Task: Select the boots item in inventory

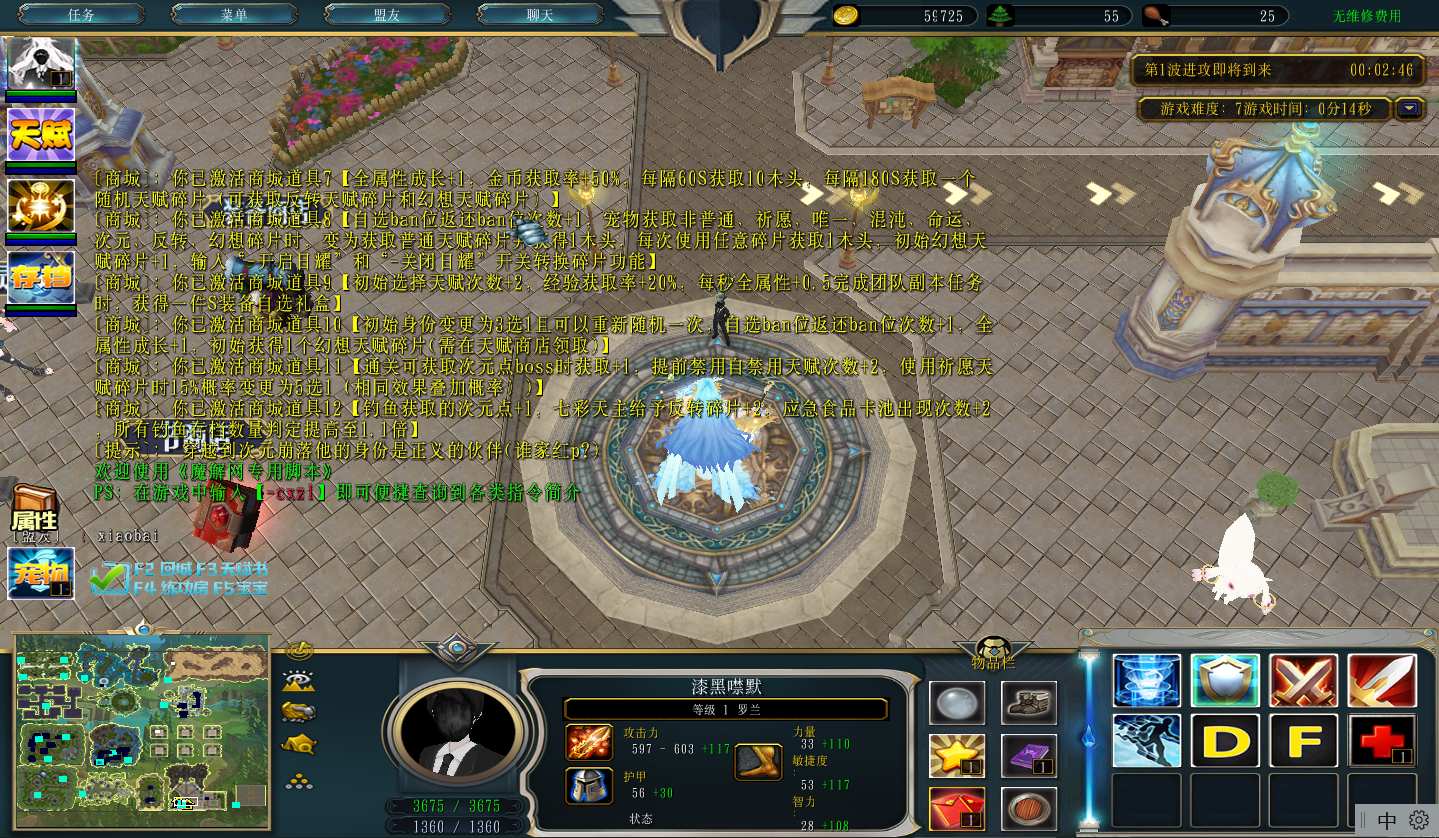Action: pos(1029,702)
